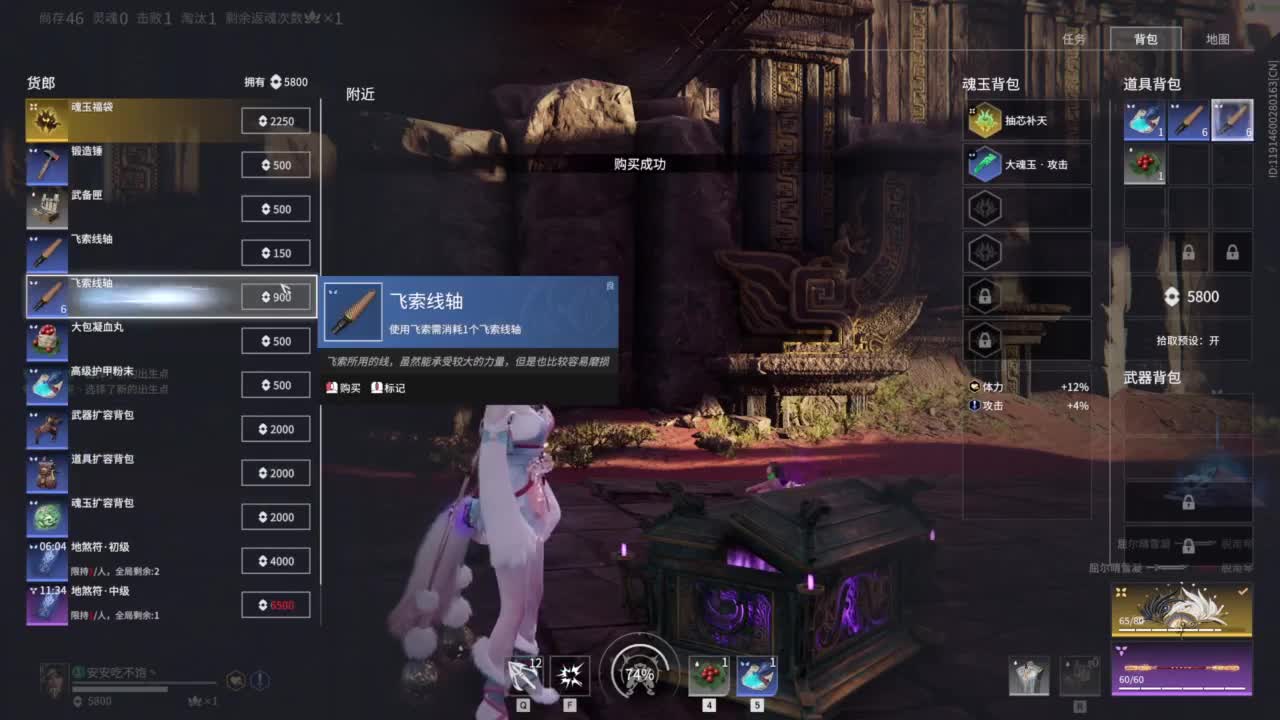Screen dimensions: 1280x720
Task: Switch to the 任务 tab
Action: (1076, 39)
